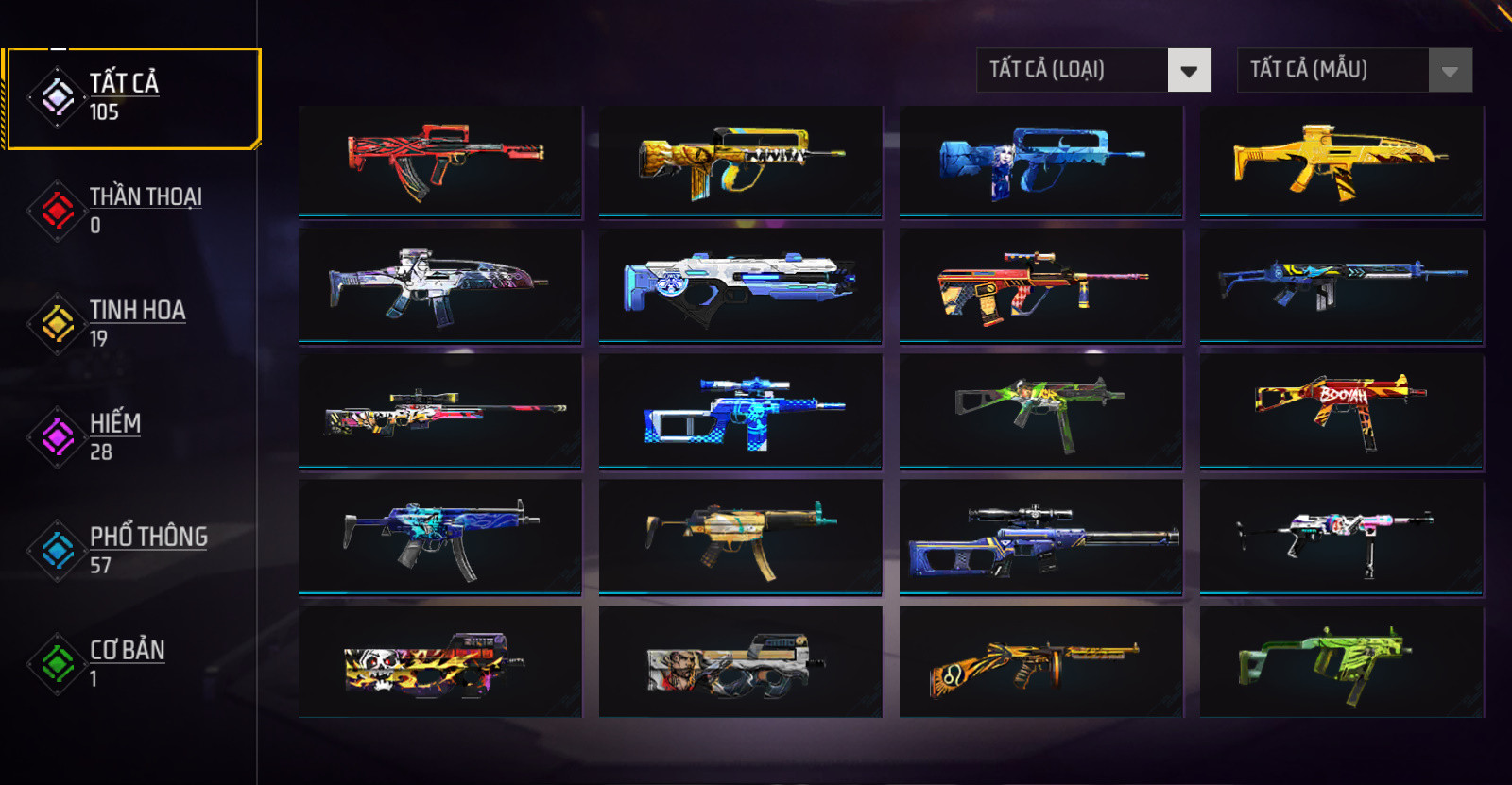Pick the gold MP5 with teal accents

(x=740, y=536)
